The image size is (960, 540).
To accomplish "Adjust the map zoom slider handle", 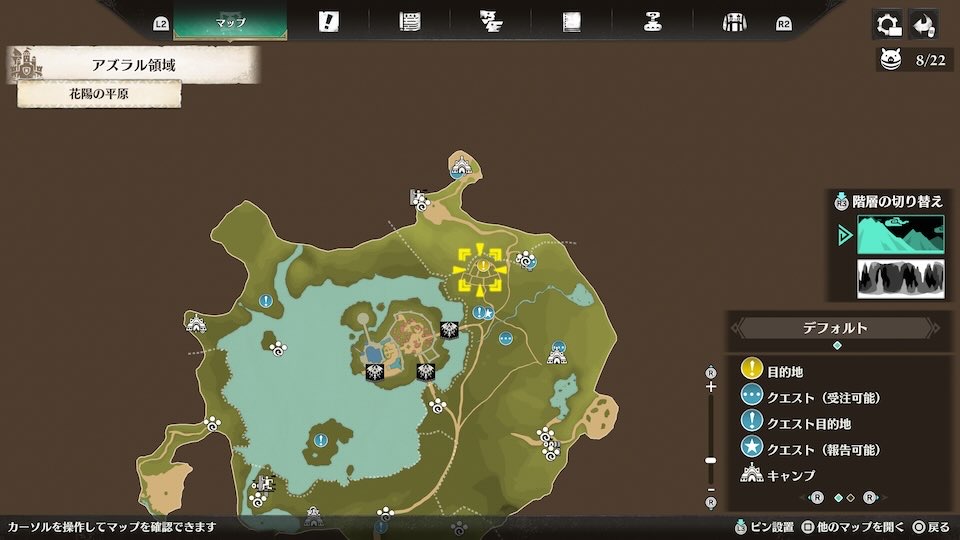I will [x=711, y=461].
